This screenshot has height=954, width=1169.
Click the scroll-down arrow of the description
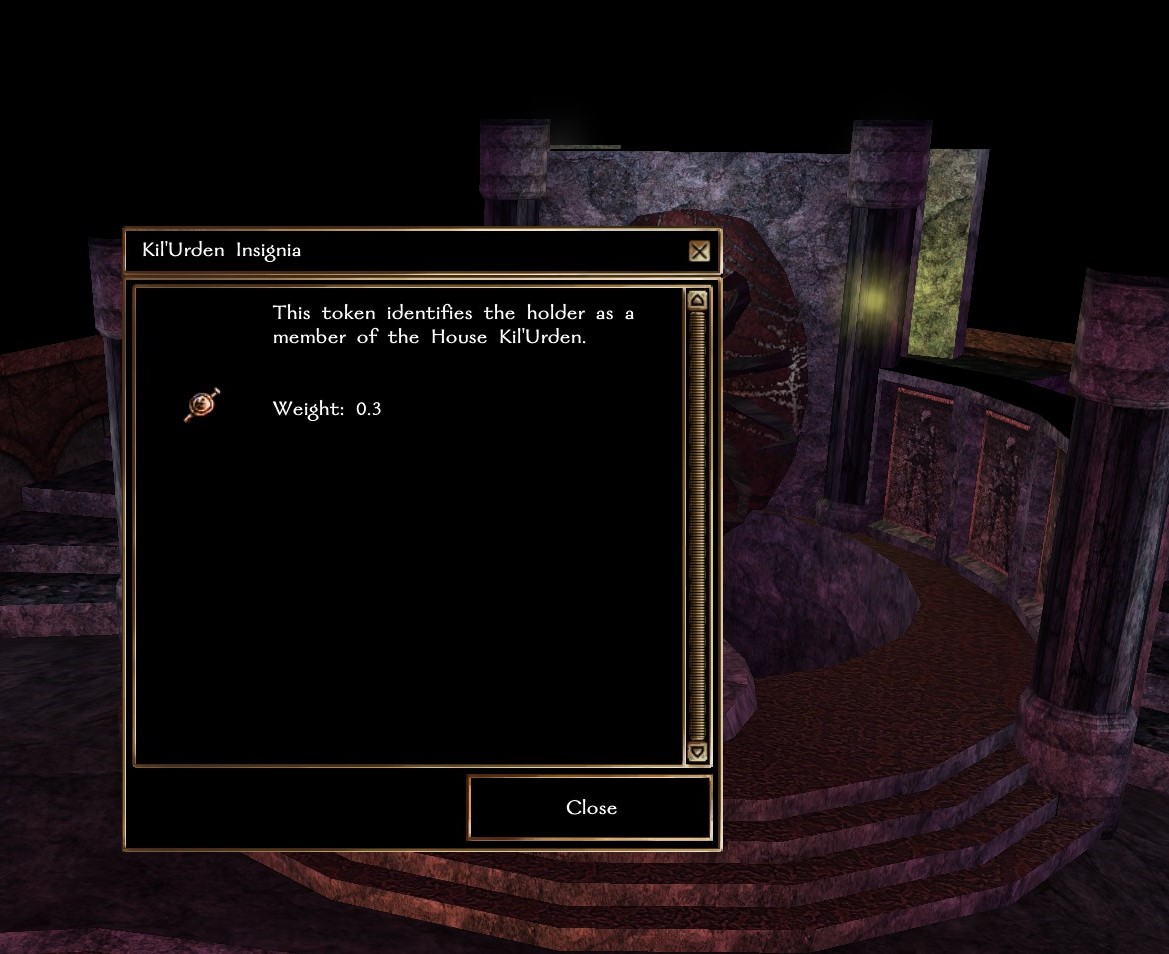[698, 752]
